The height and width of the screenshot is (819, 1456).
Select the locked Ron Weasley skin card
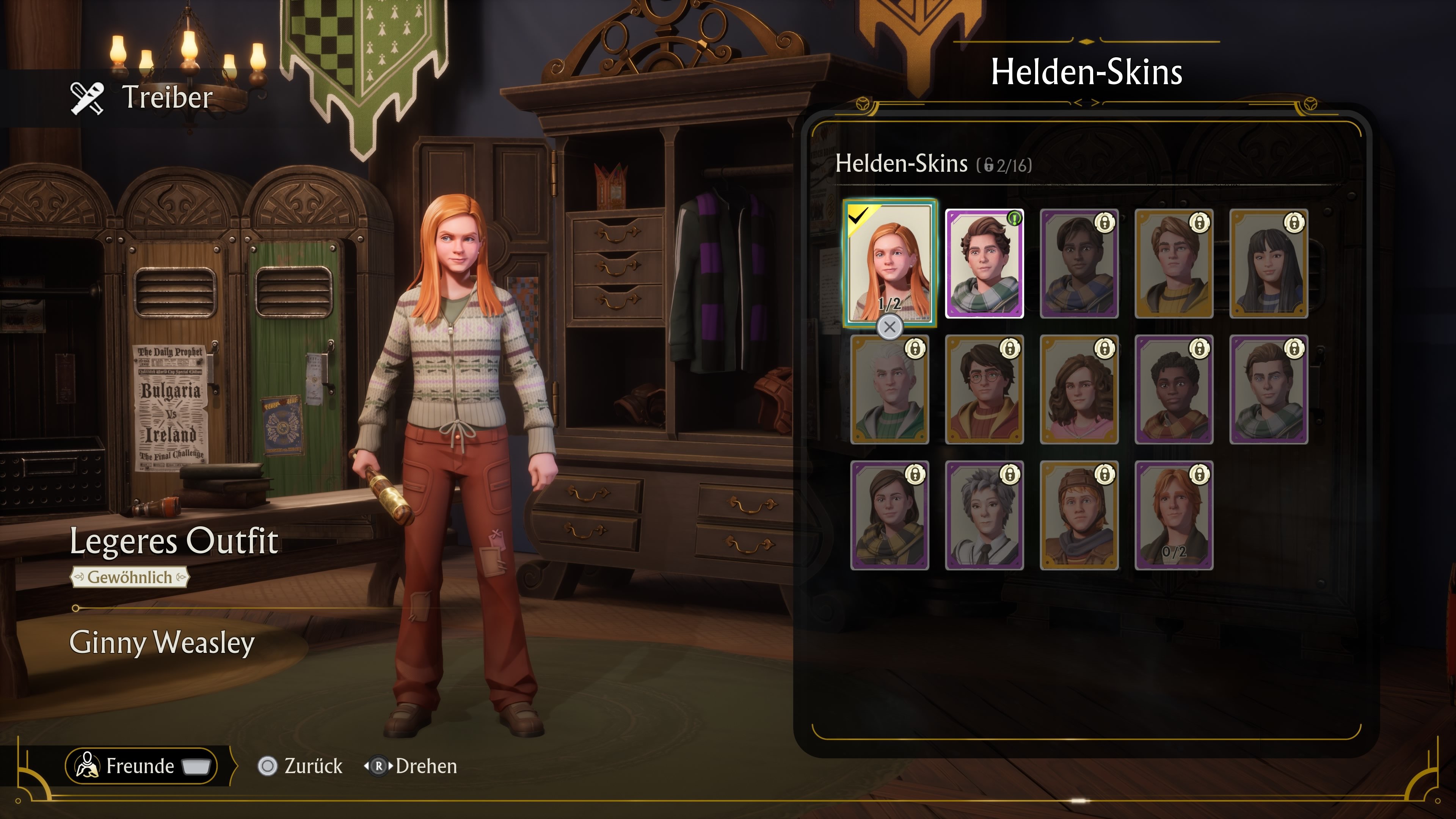pos(1079,515)
